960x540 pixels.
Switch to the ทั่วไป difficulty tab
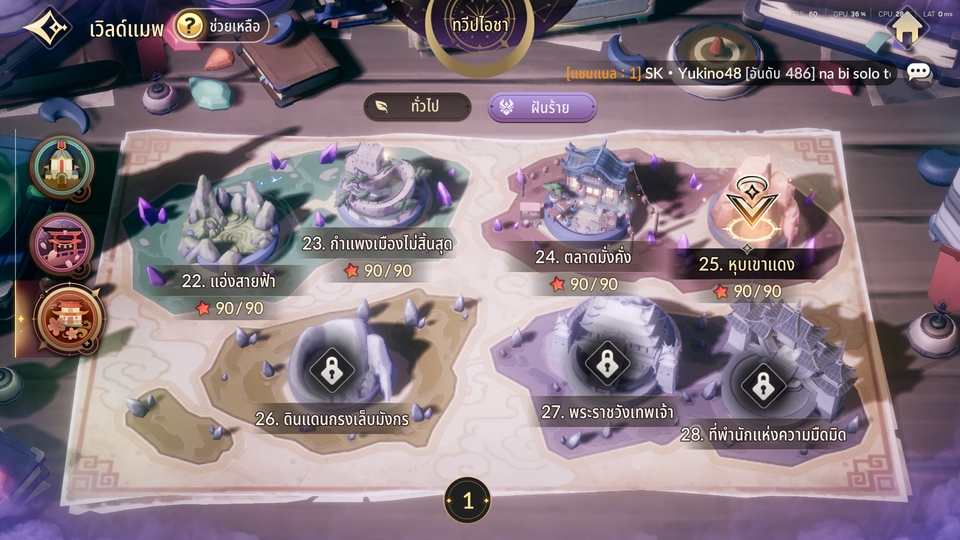(x=416, y=107)
